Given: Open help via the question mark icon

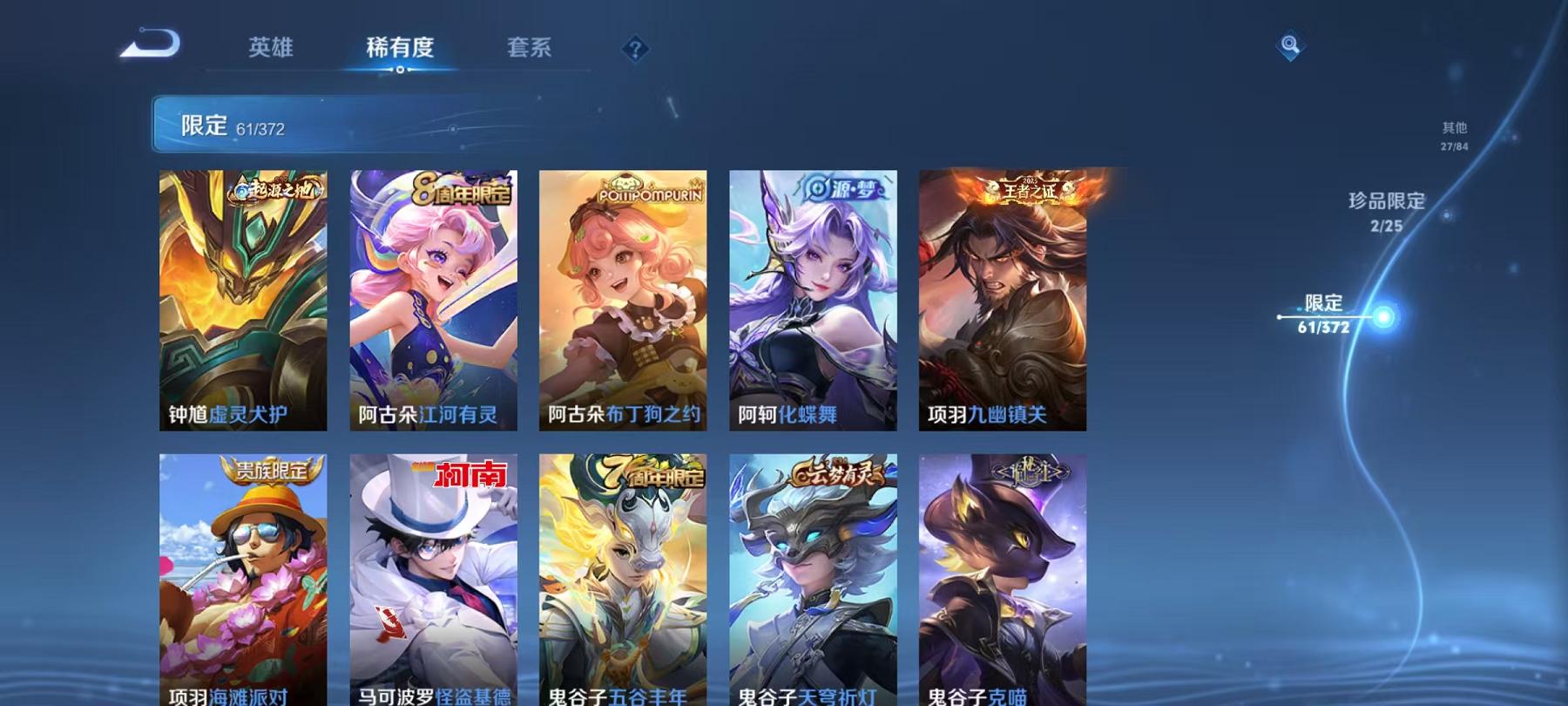Looking at the screenshot, I should pyautogui.click(x=636, y=48).
